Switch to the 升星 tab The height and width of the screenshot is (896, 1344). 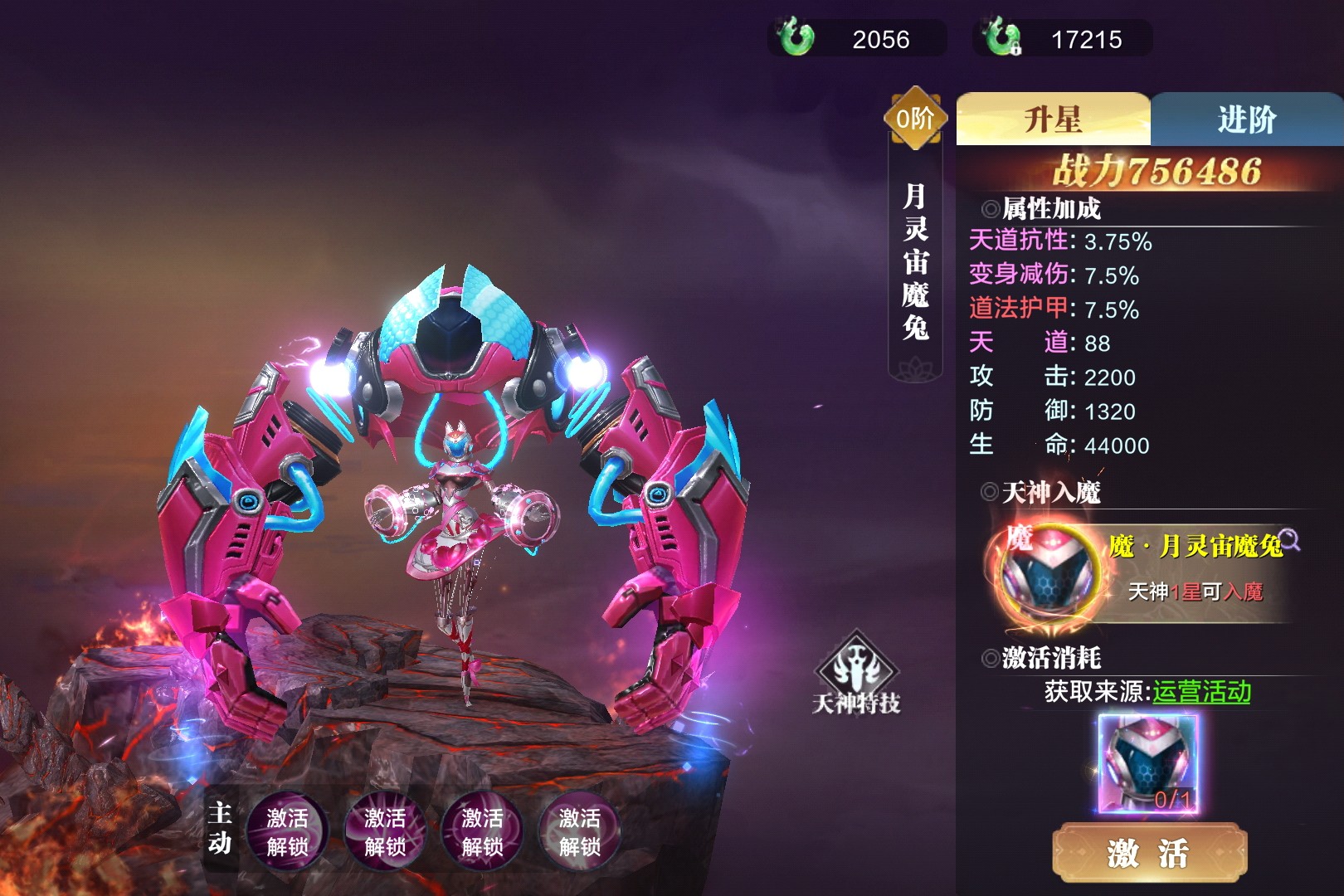1053,119
